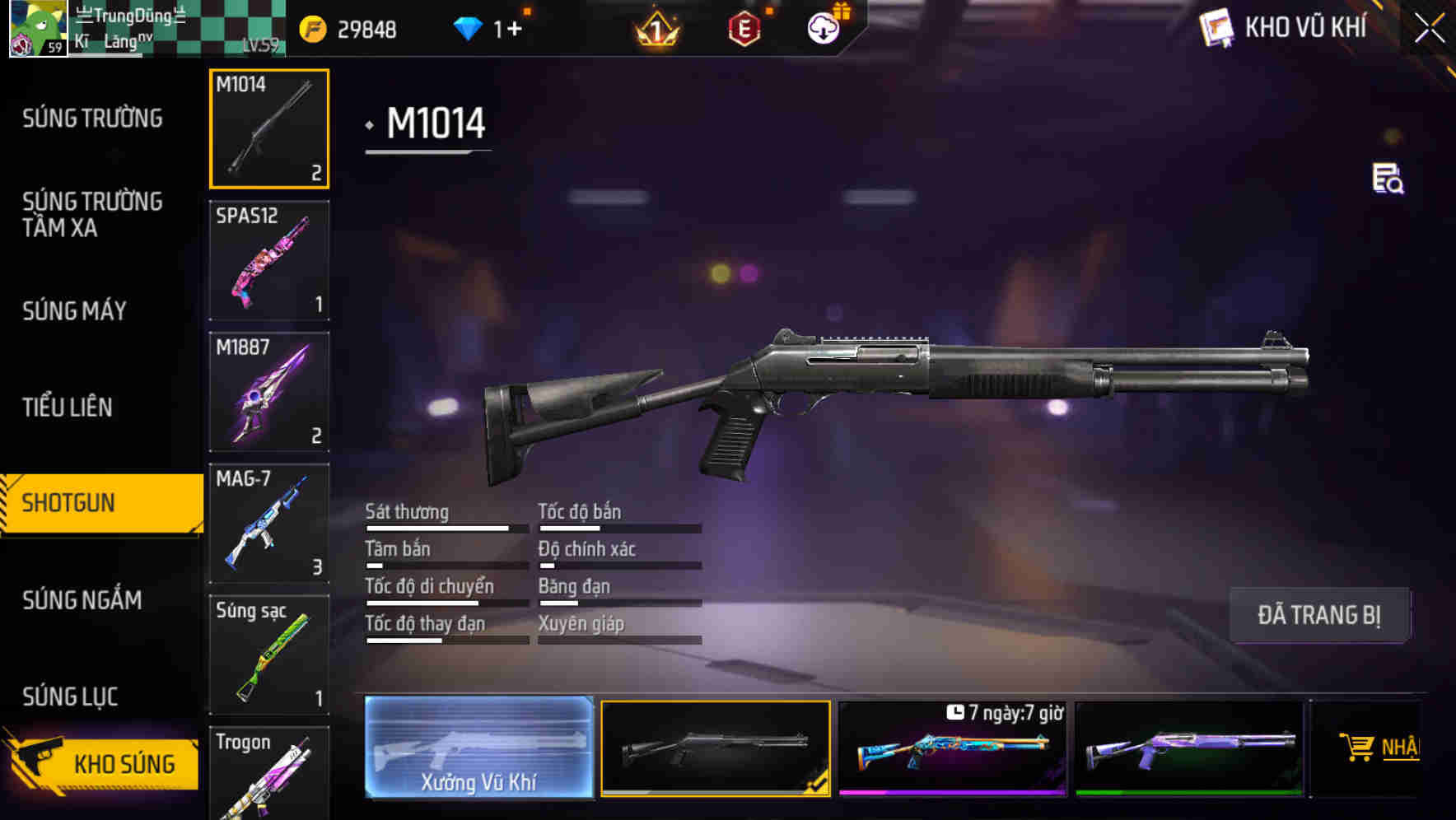Open the gold coin balance display
The height and width of the screenshot is (820, 1456).
346,27
